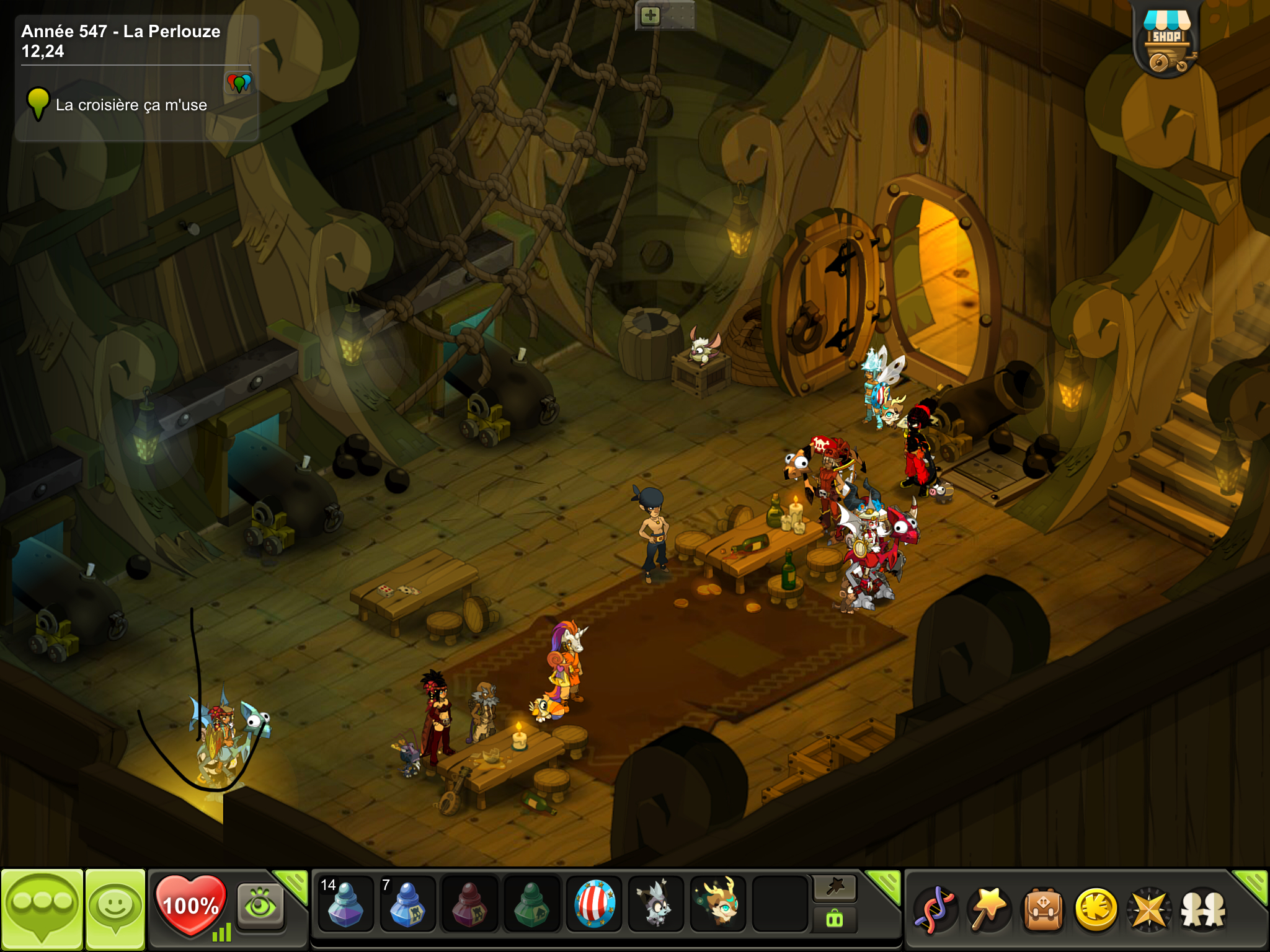Open the two-figures friends menu
The width and height of the screenshot is (1270, 952).
1203,910
